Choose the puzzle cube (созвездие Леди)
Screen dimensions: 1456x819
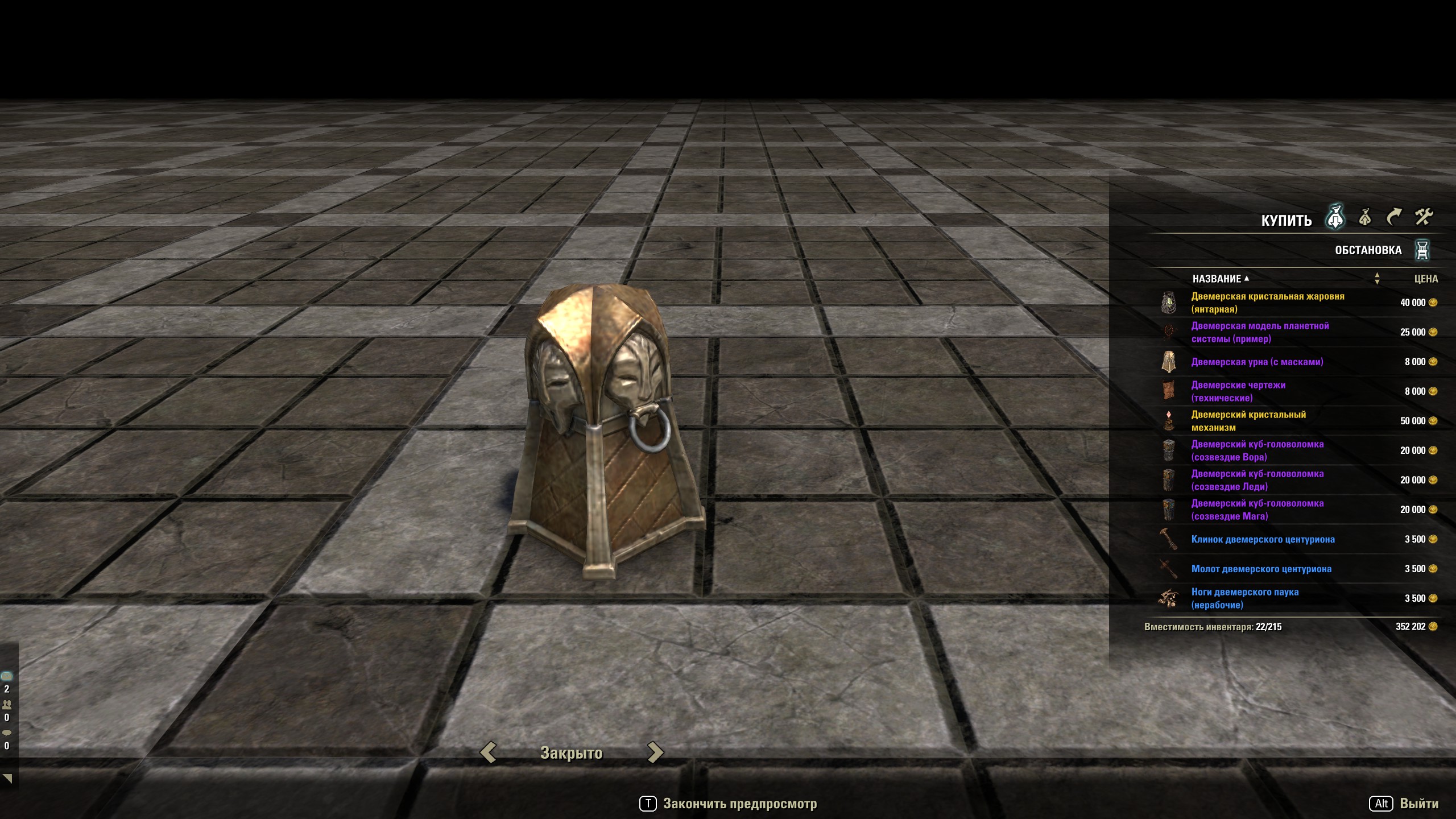(x=1257, y=480)
